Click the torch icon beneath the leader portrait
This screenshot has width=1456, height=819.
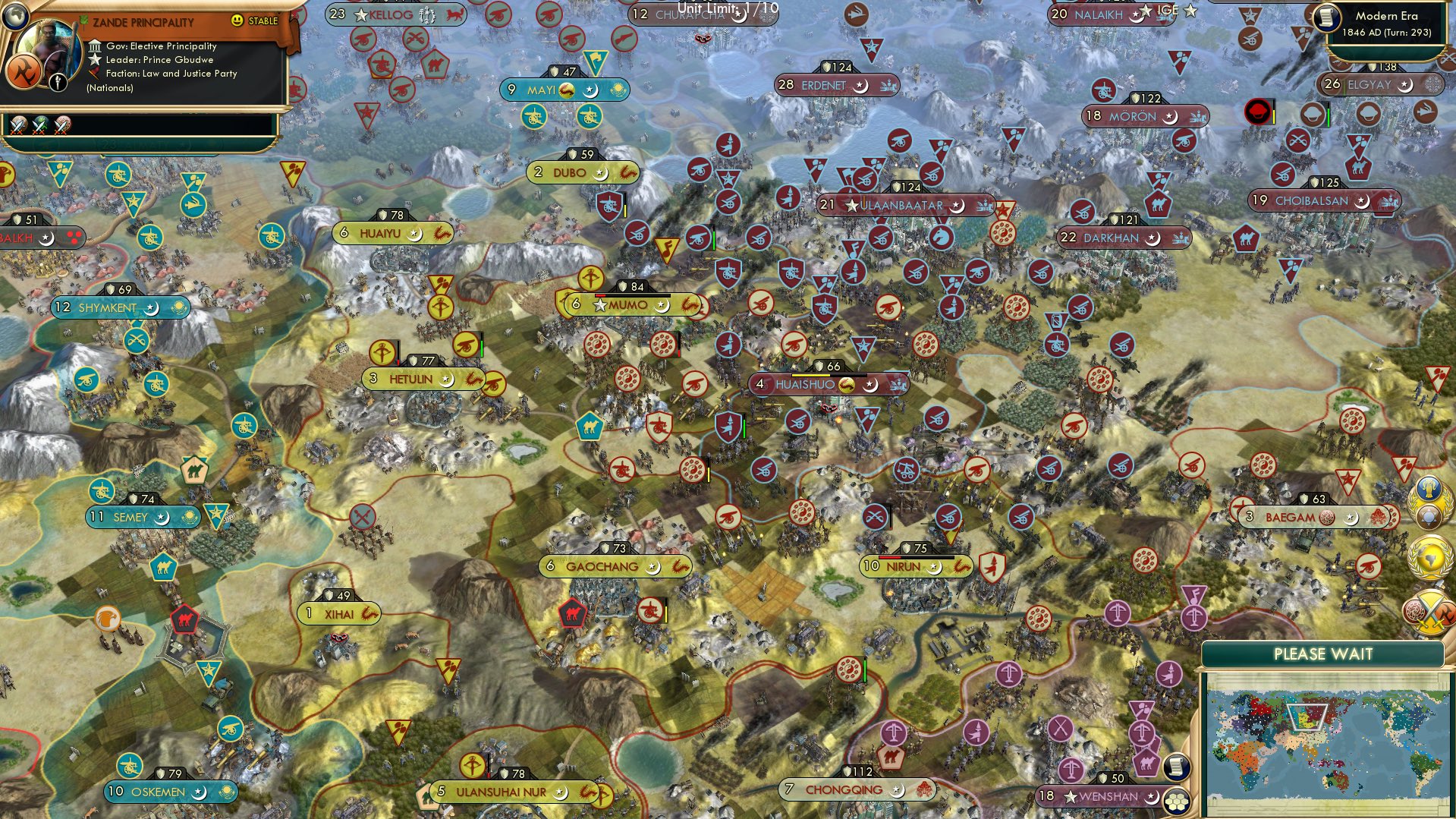(x=58, y=83)
